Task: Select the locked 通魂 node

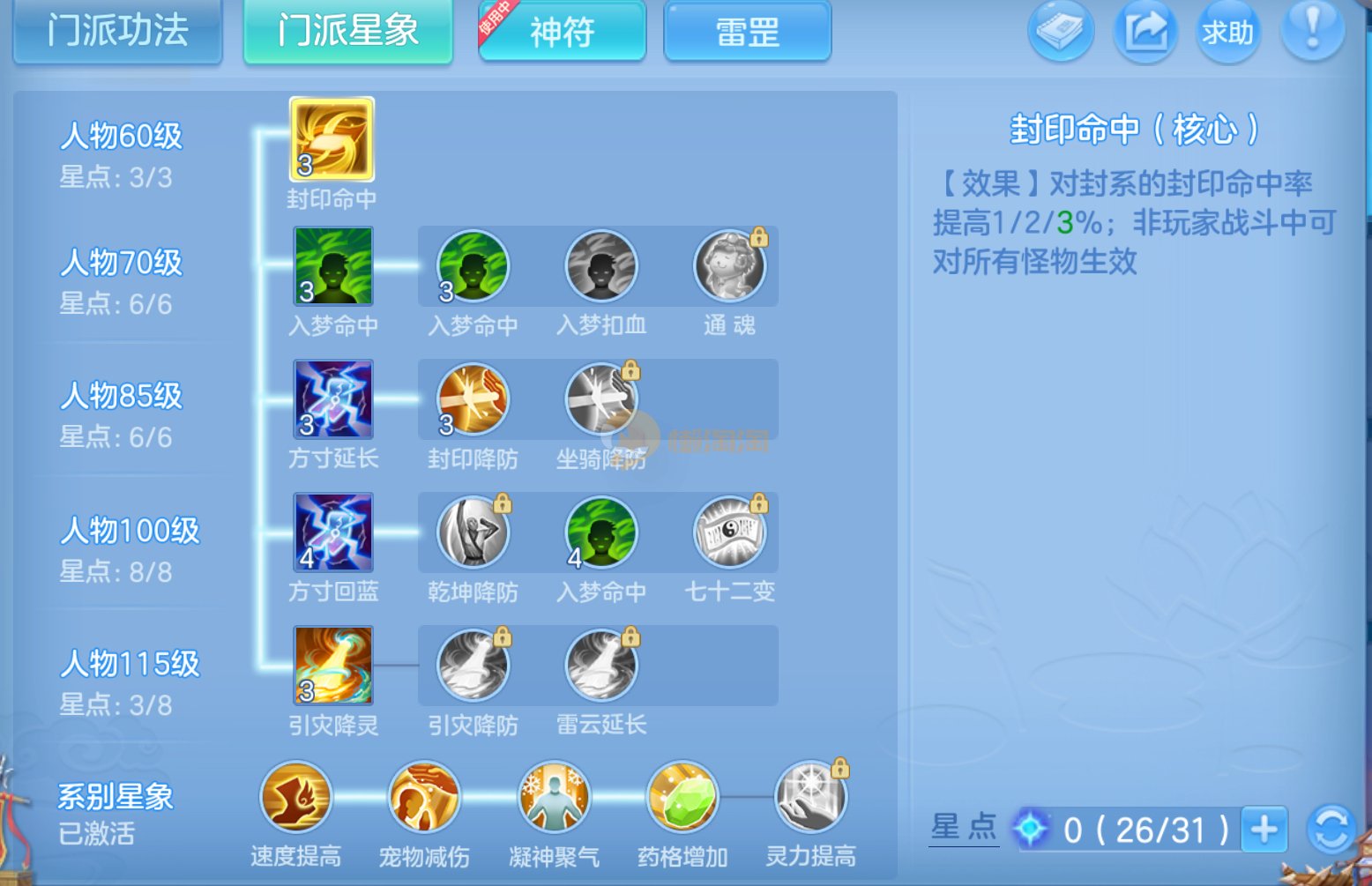Action: pyautogui.click(x=729, y=266)
